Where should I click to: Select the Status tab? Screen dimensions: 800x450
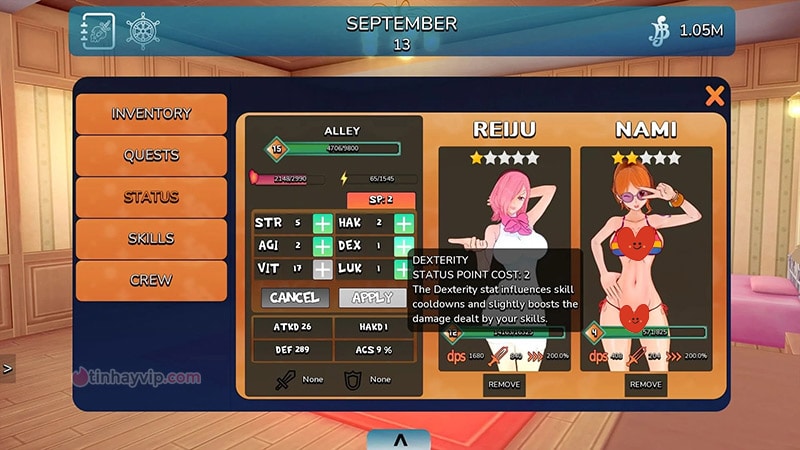coord(151,197)
